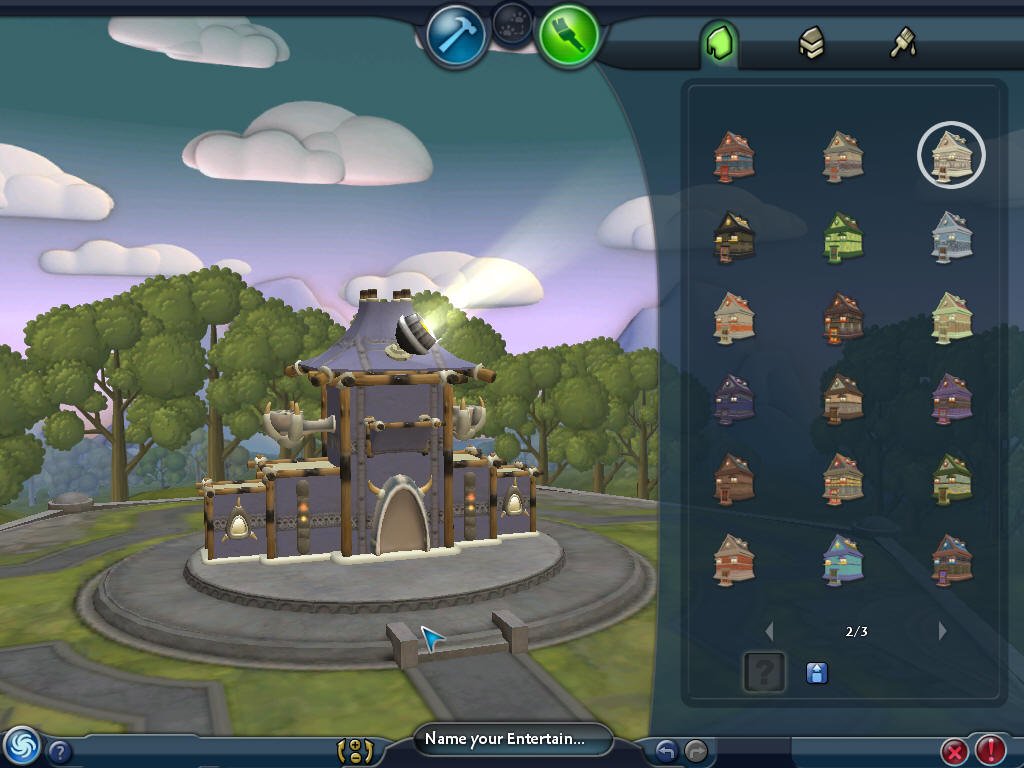The height and width of the screenshot is (768, 1024).
Task: Open the green house paint styles tab
Action: point(719,43)
